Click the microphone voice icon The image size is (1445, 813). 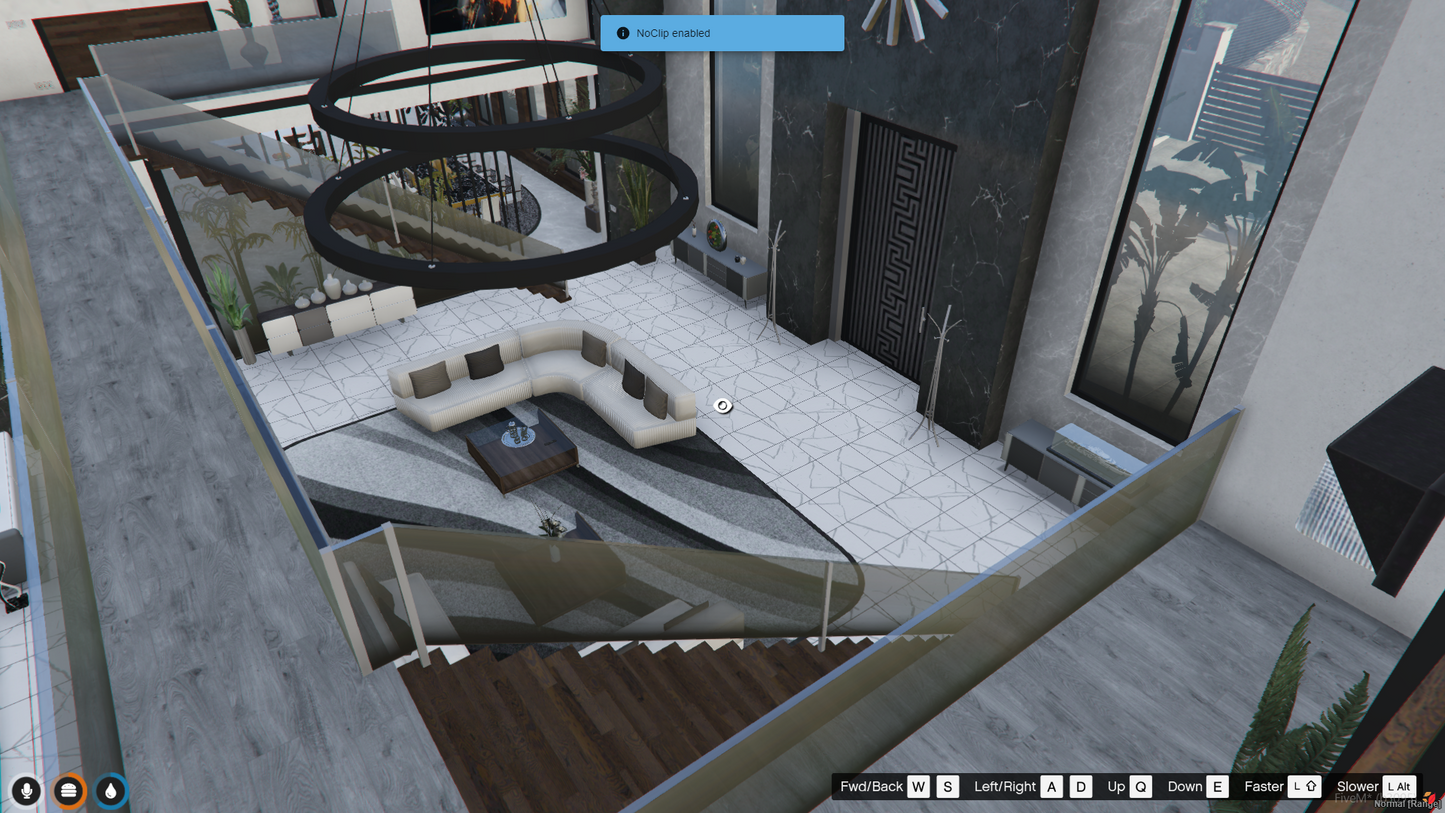click(27, 791)
